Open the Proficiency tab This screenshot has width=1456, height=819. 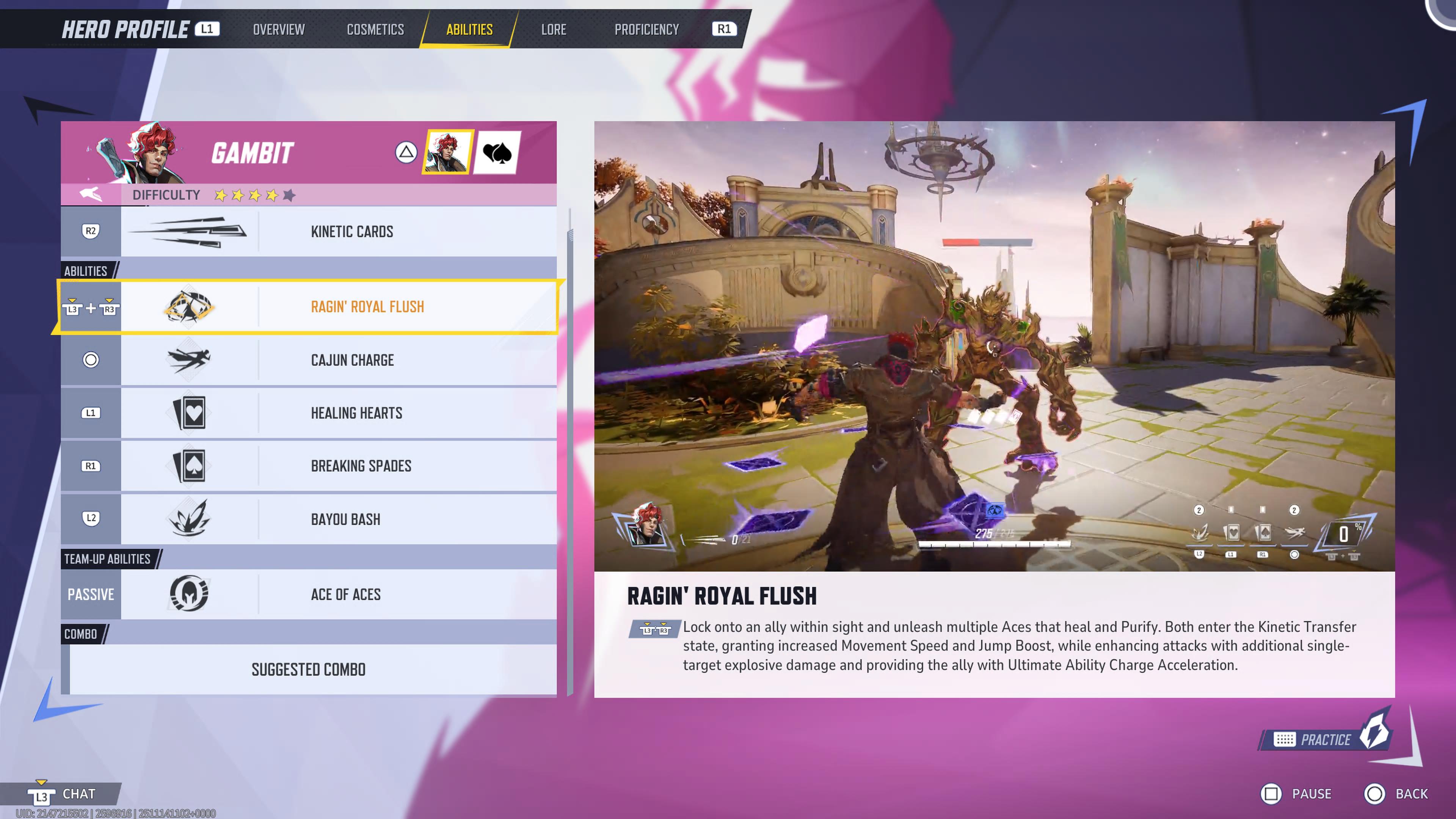[647, 30]
